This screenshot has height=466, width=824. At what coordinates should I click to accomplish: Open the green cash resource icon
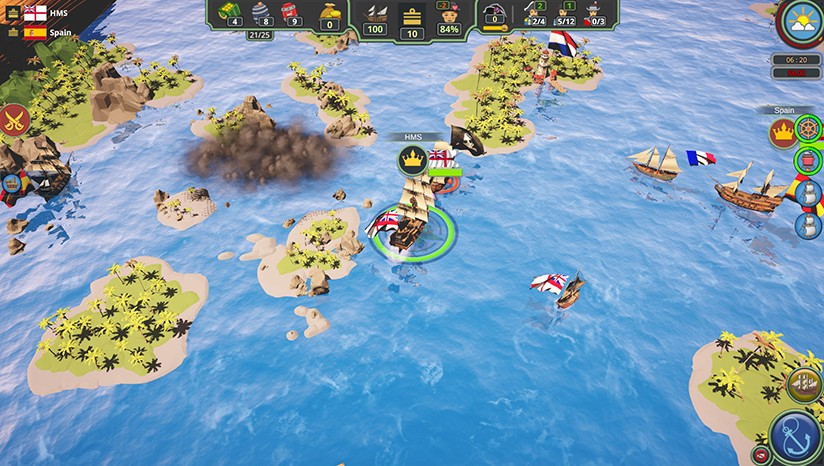click(229, 13)
